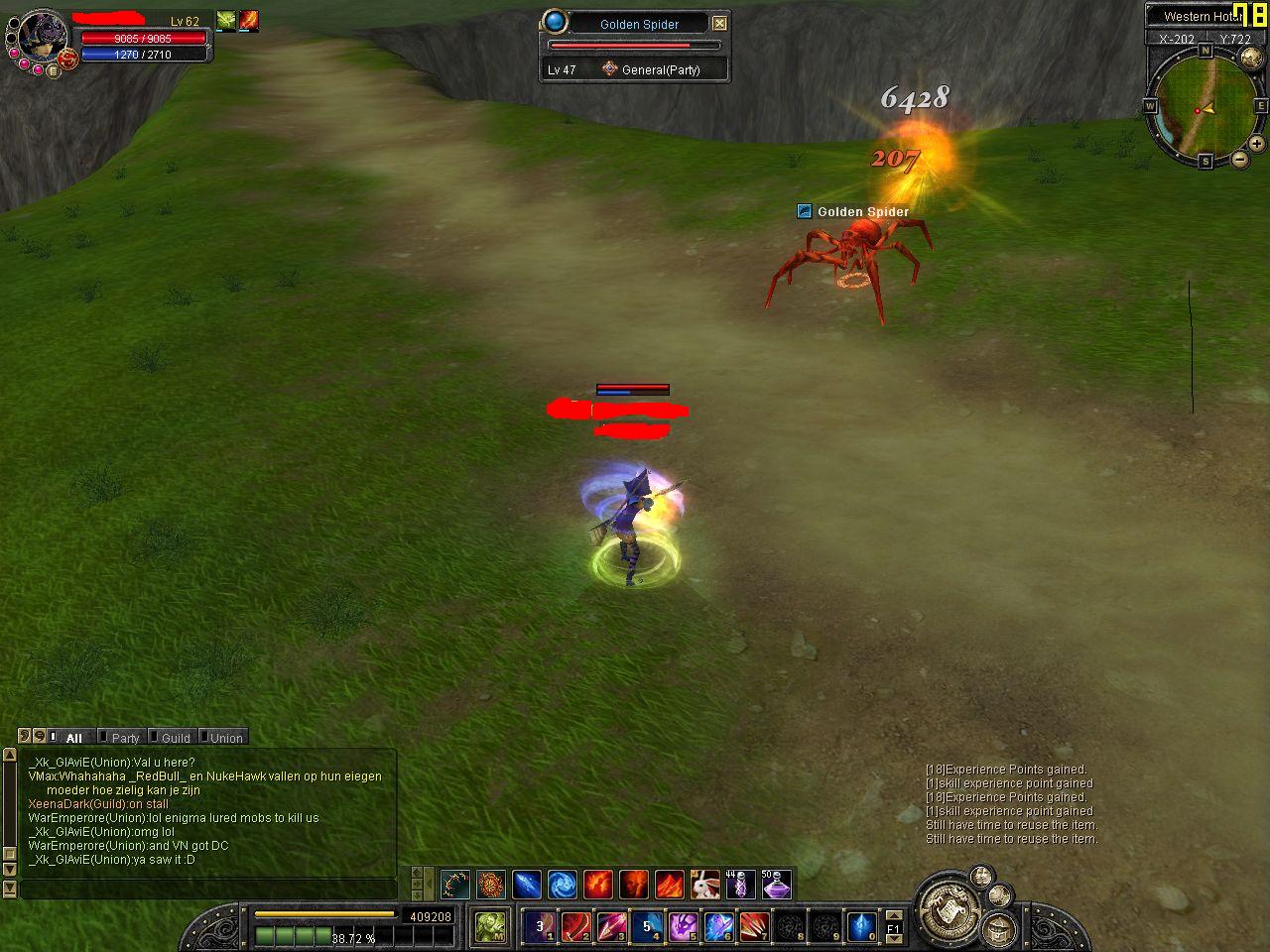Activate the skill in hotbar slot 1
Screen dimensions: 1270x952
coord(540,927)
